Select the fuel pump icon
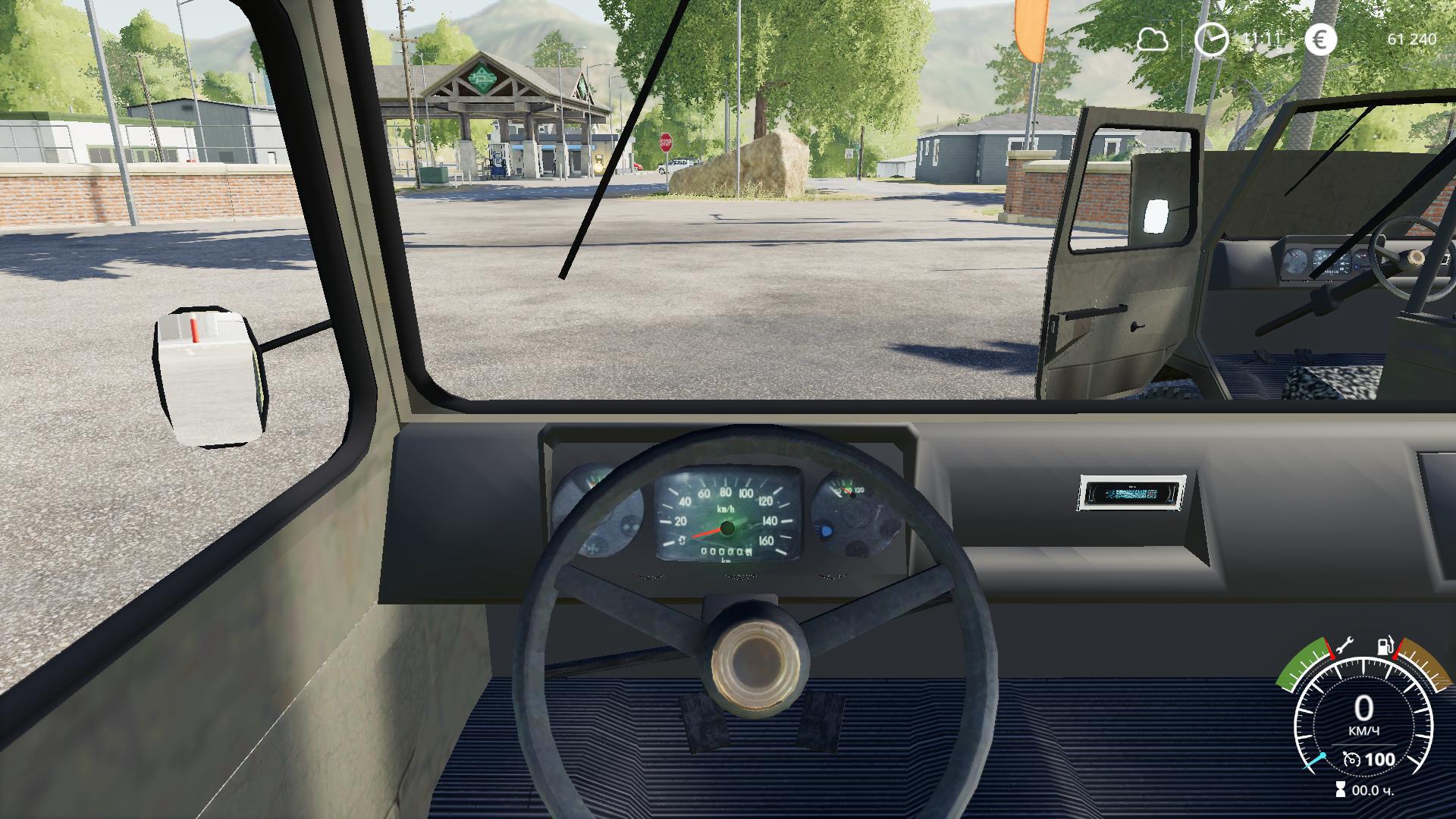1456x819 pixels. click(x=1385, y=647)
